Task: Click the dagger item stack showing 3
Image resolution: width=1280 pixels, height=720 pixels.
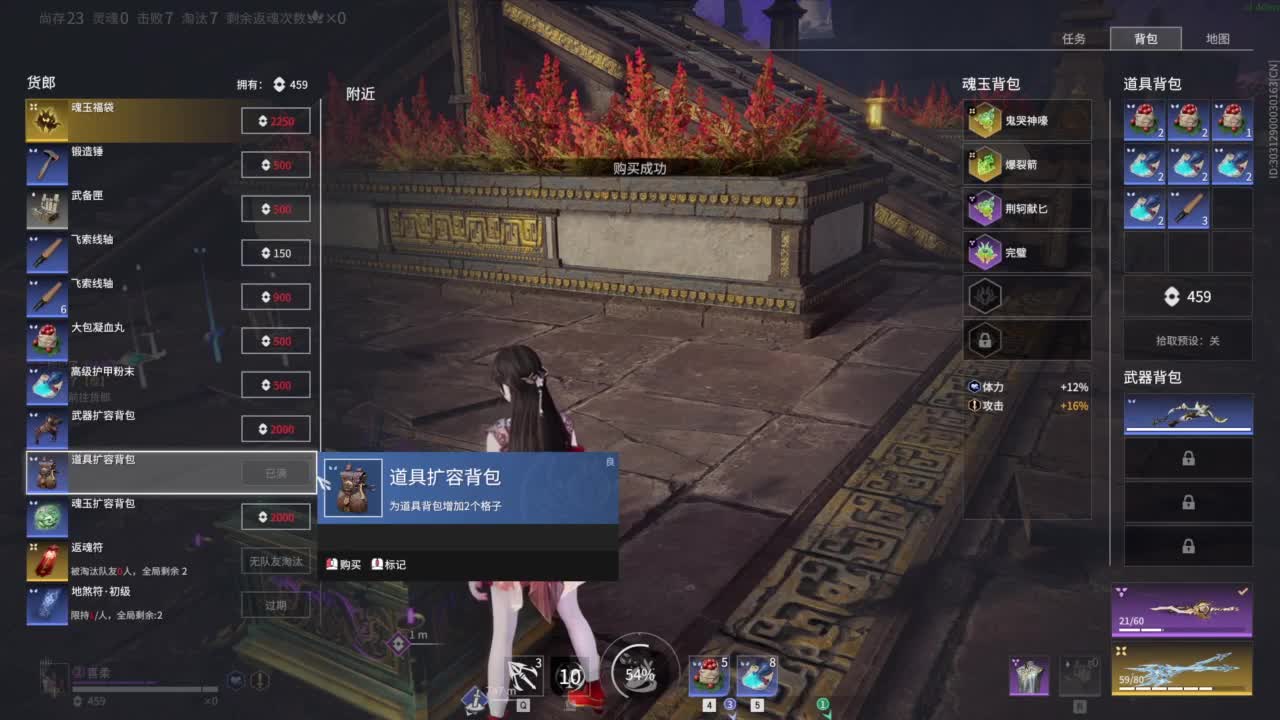Action: coord(1189,208)
